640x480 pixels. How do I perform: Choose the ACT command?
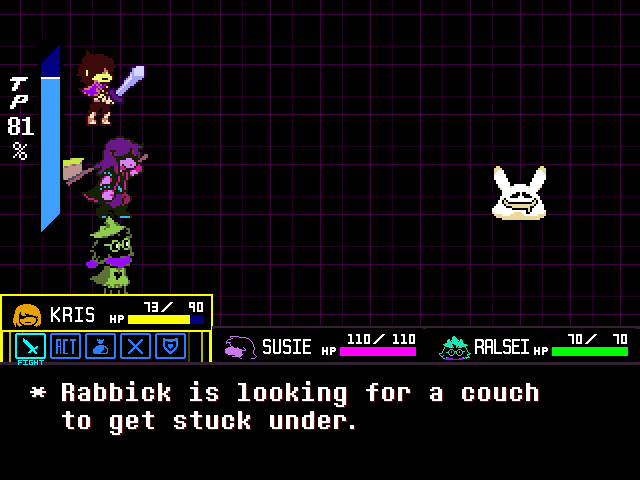point(66,346)
